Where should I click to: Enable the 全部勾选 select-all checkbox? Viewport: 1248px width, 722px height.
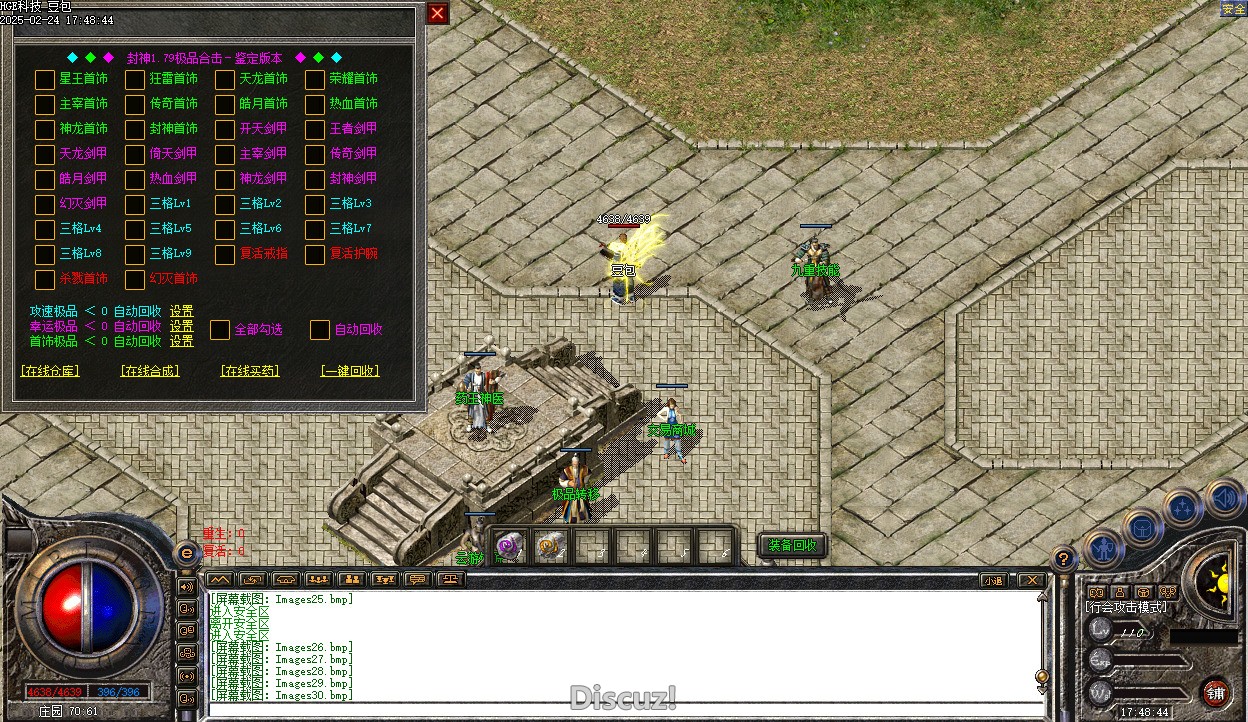pos(220,329)
